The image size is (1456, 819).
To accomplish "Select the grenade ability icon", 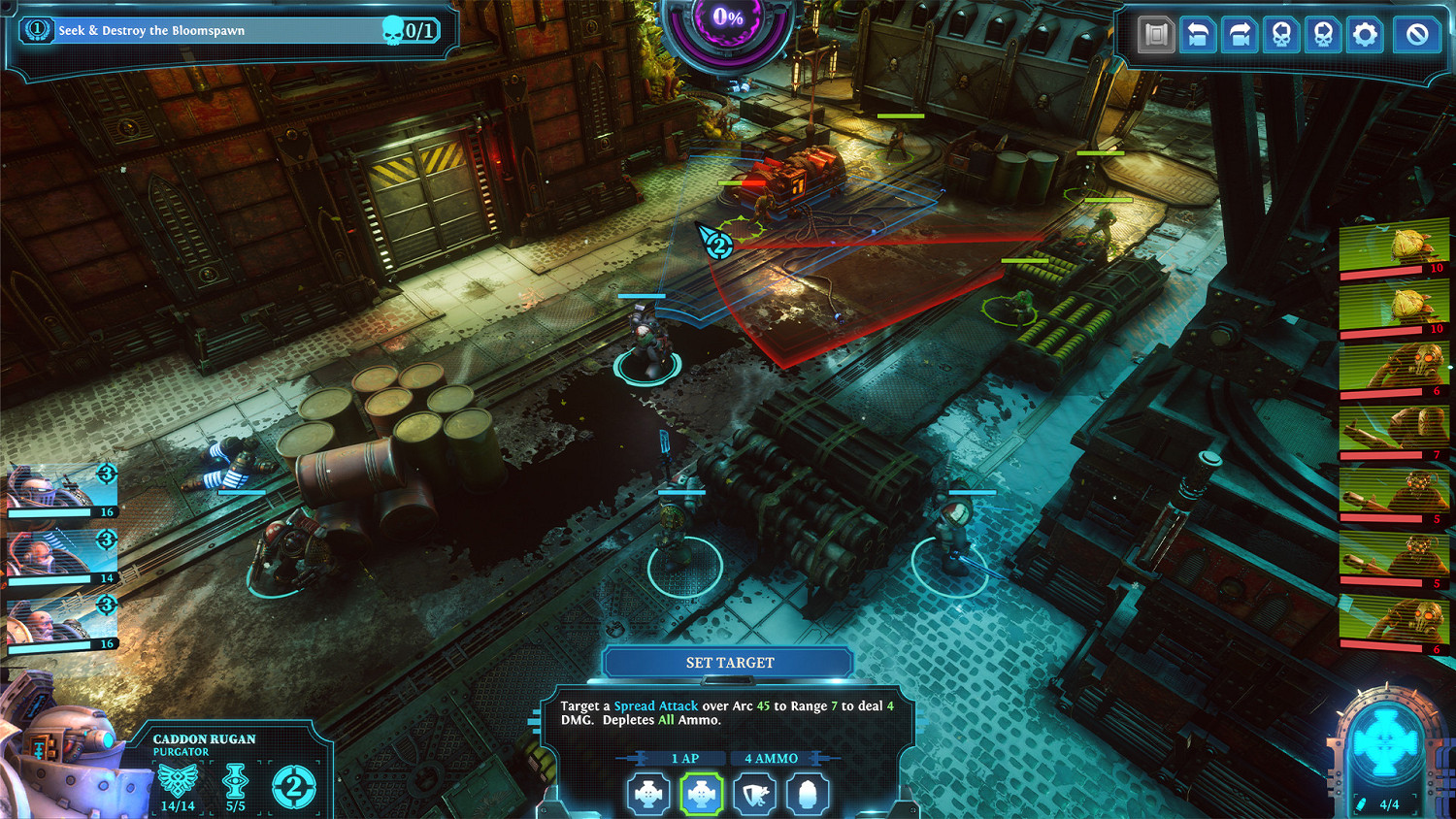I will pyautogui.click(x=808, y=794).
